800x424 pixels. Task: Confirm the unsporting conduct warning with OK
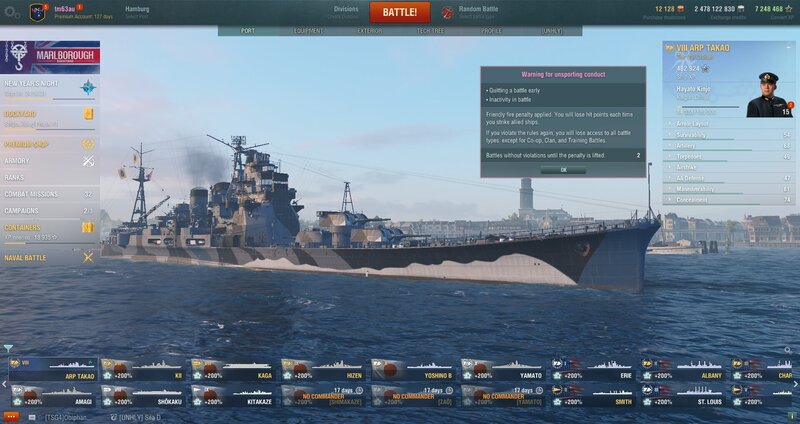point(563,170)
